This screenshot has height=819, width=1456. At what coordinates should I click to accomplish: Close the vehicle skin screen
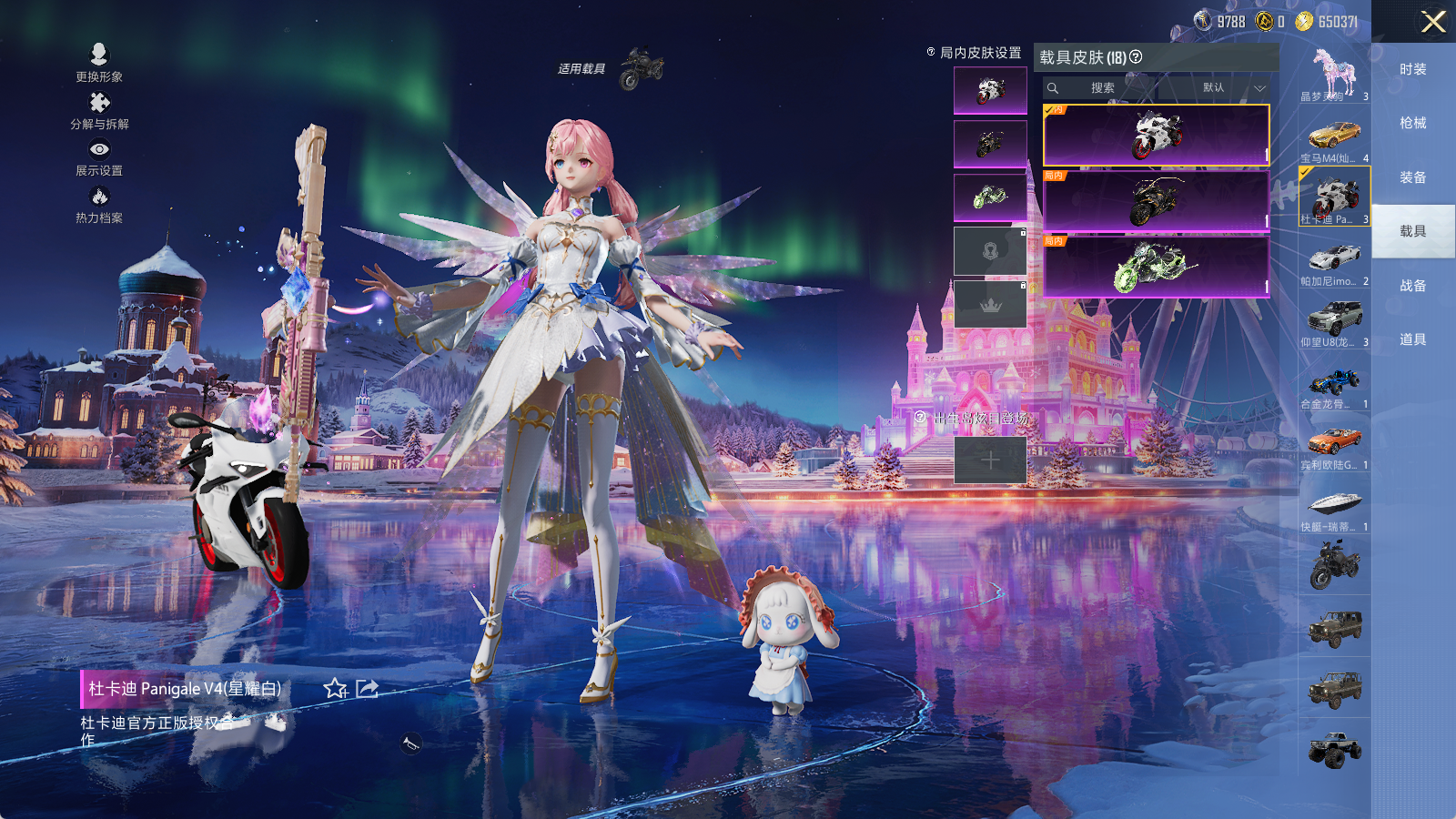(1433, 22)
